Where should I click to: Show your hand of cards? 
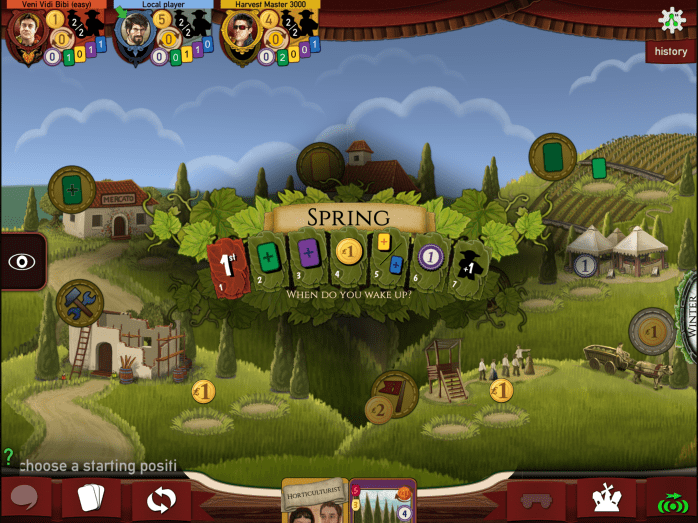92,498
